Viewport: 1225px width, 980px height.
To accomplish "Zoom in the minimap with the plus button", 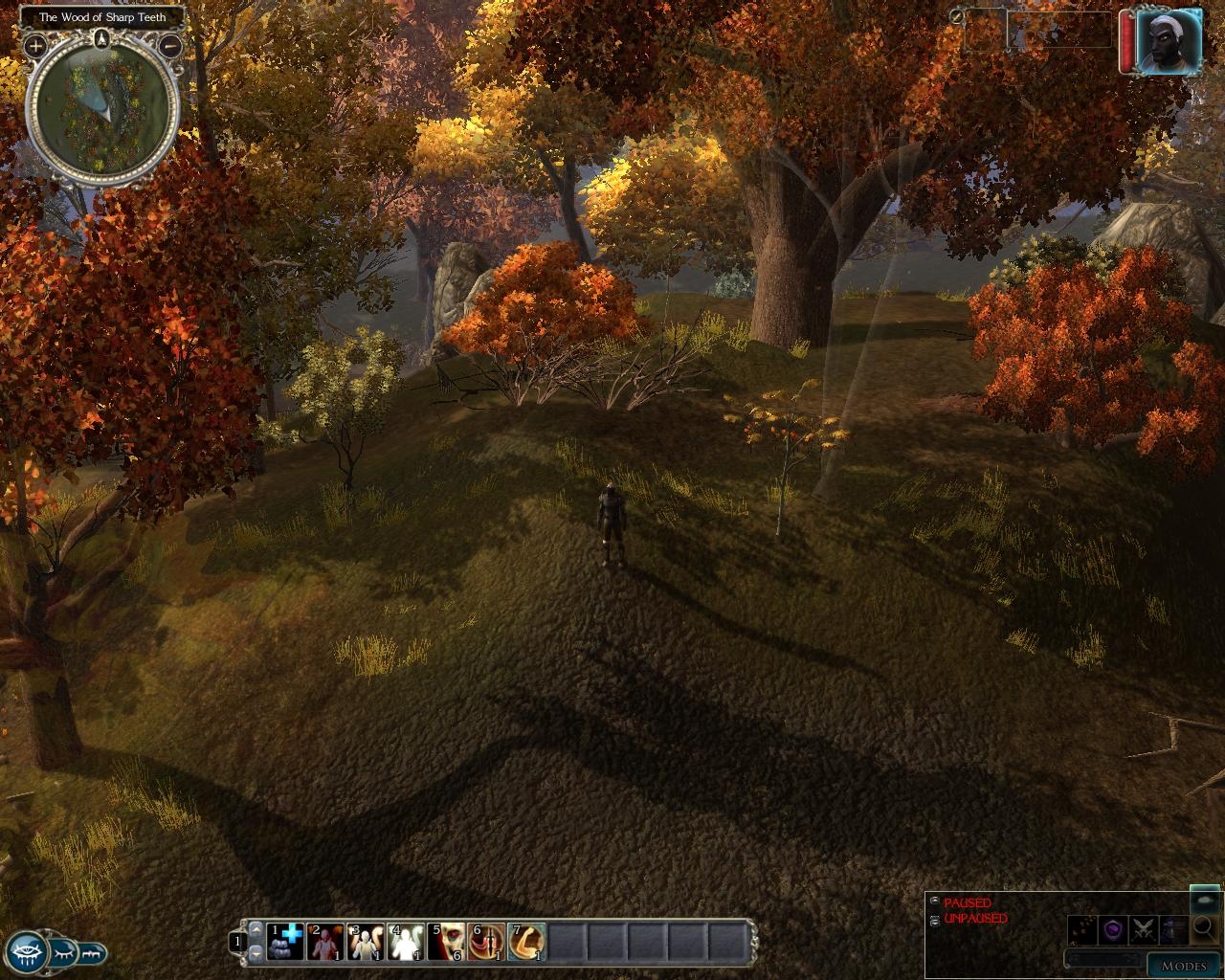I will 35,45.
